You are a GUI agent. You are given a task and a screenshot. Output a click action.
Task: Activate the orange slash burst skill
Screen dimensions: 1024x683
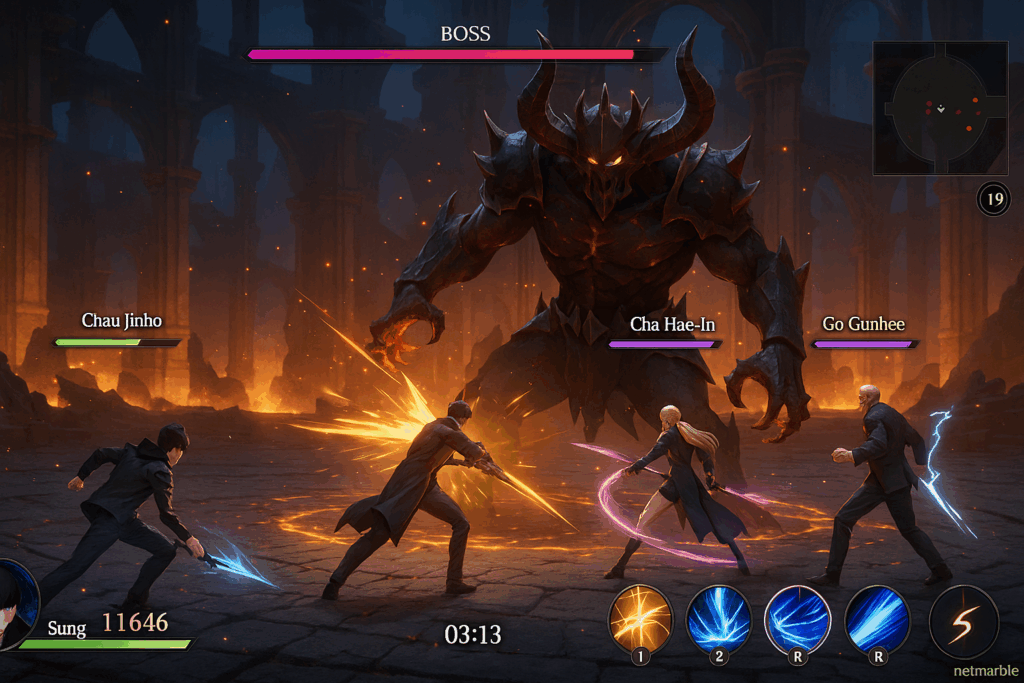[640, 618]
